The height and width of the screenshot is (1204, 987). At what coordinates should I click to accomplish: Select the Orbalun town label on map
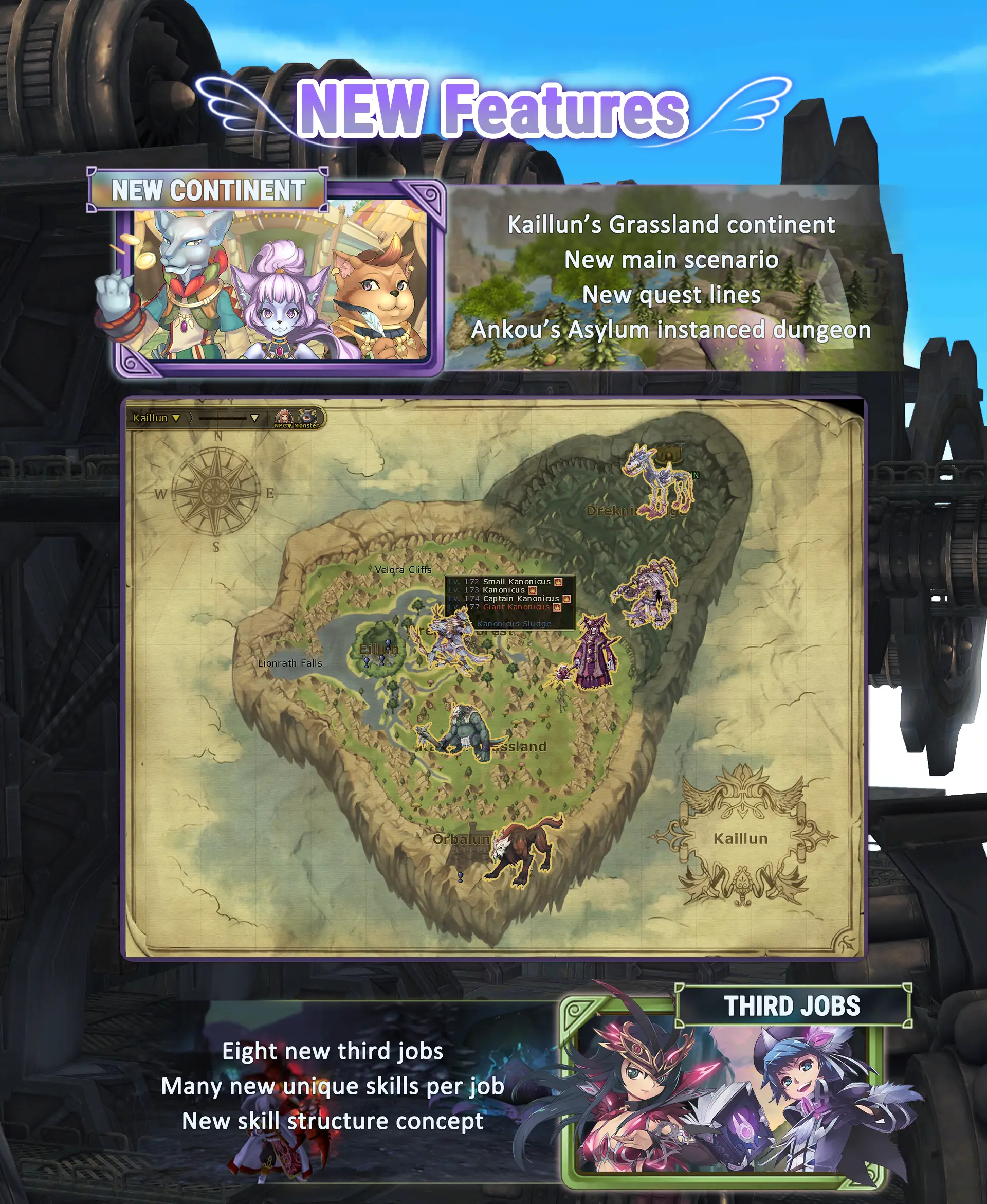coord(461,839)
